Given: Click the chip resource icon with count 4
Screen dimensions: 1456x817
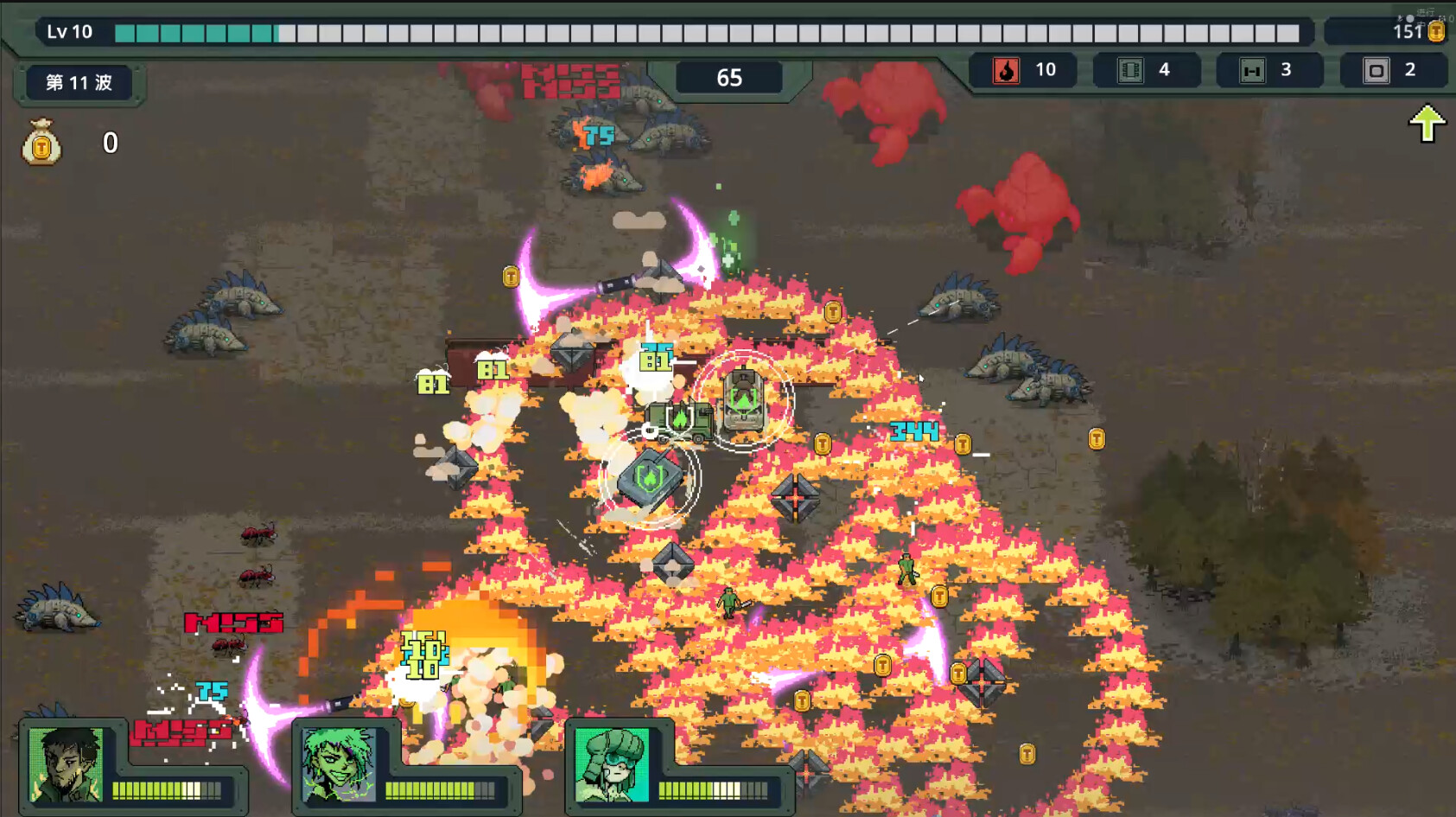Looking at the screenshot, I should pyautogui.click(x=1129, y=70).
